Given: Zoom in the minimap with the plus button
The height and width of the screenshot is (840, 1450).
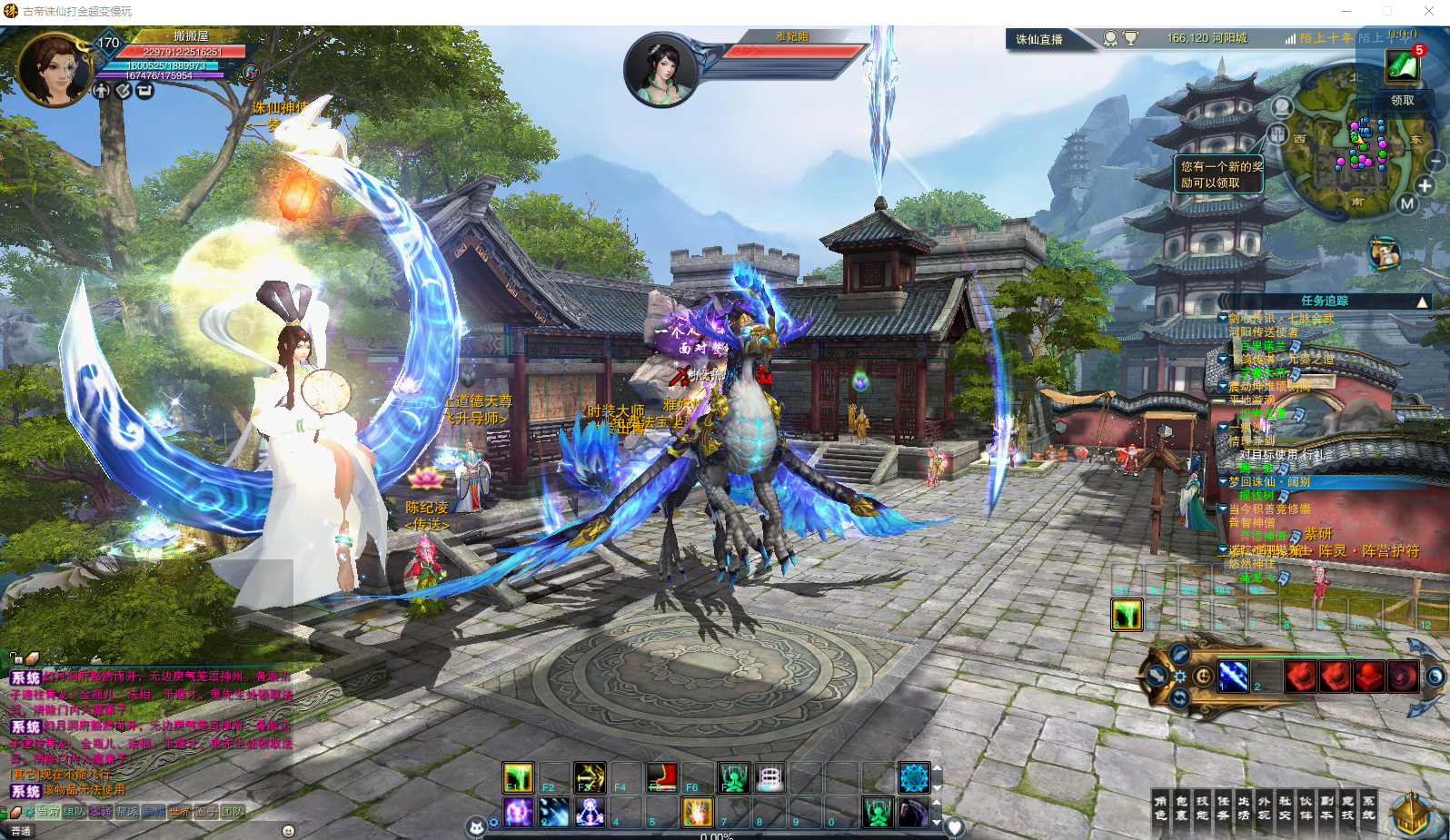Looking at the screenshot, I should [1425, 186].
